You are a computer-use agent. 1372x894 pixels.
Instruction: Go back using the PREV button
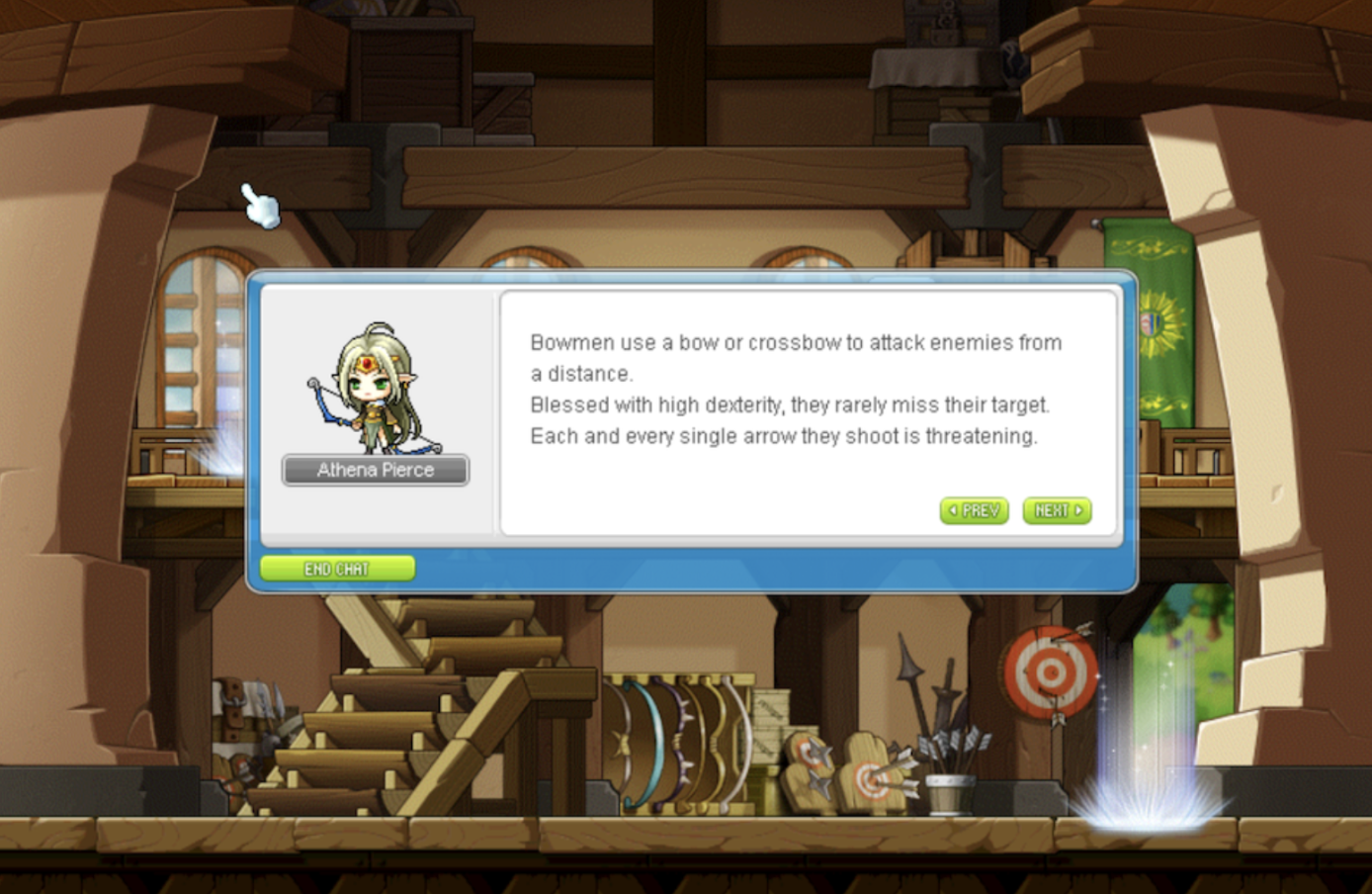pos(973,511)
